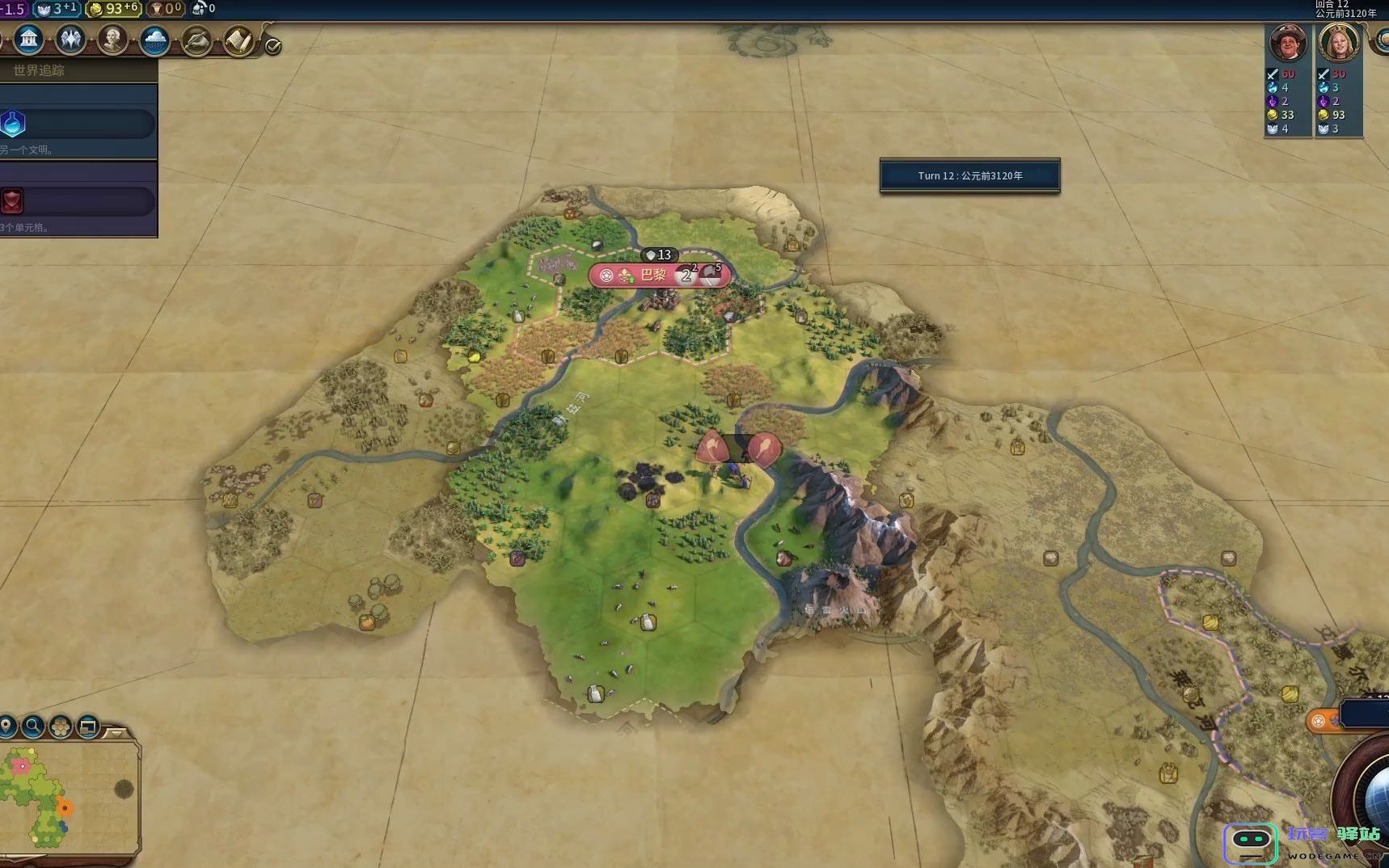Select the red civic entry in the world tracker

point(77,201)
